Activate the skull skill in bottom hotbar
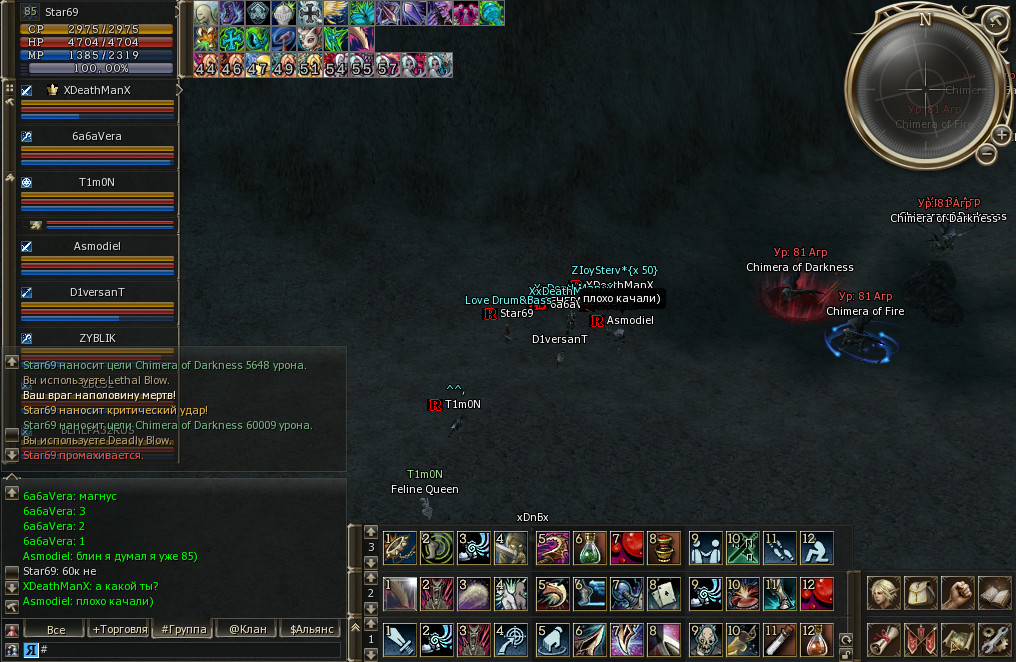 point(705,639)
